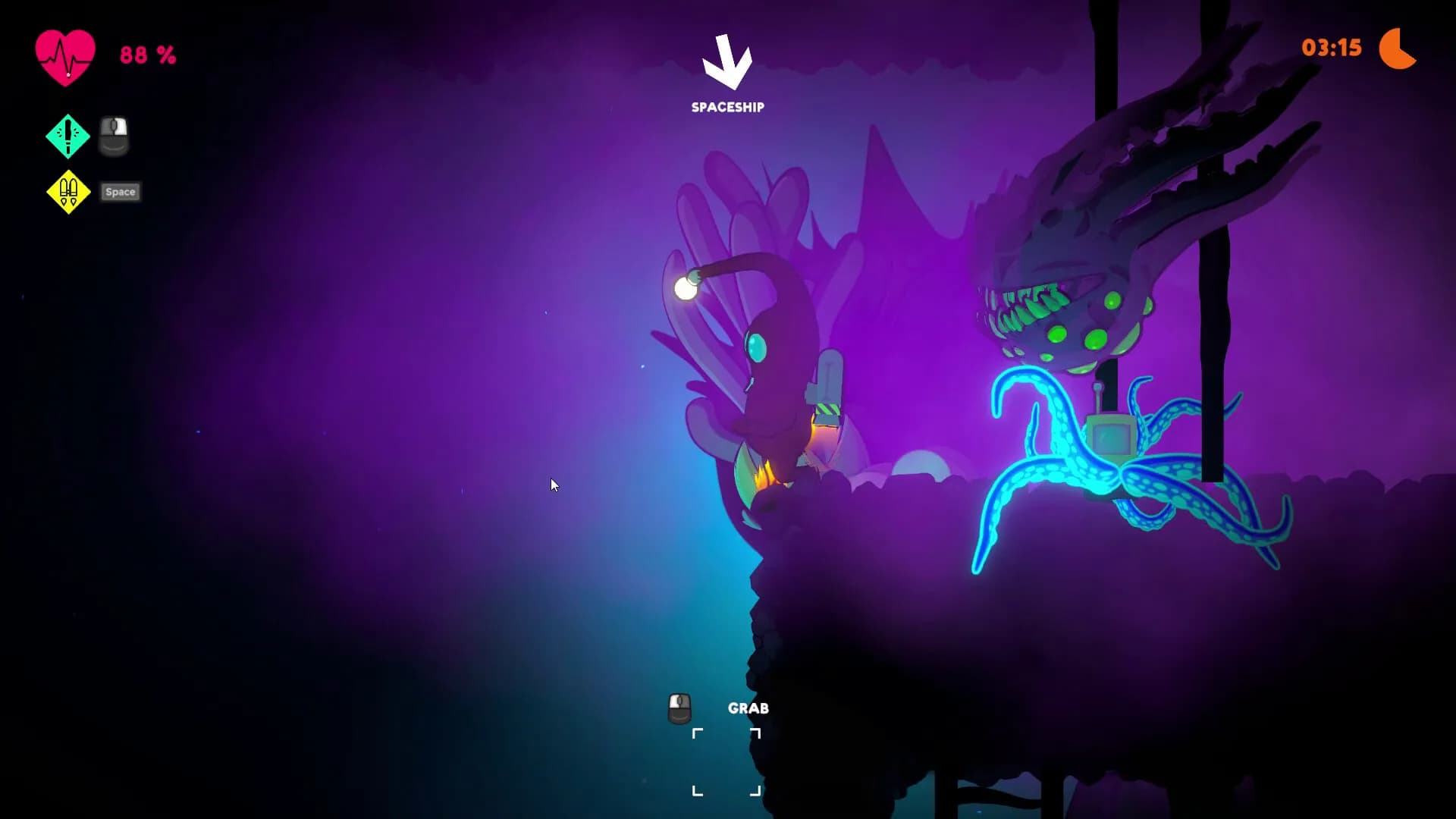The width and height of the screenshot is (1456, 819).
Task: Click the Spaceship objective arrow marker
Action: (x=727, y=62)
